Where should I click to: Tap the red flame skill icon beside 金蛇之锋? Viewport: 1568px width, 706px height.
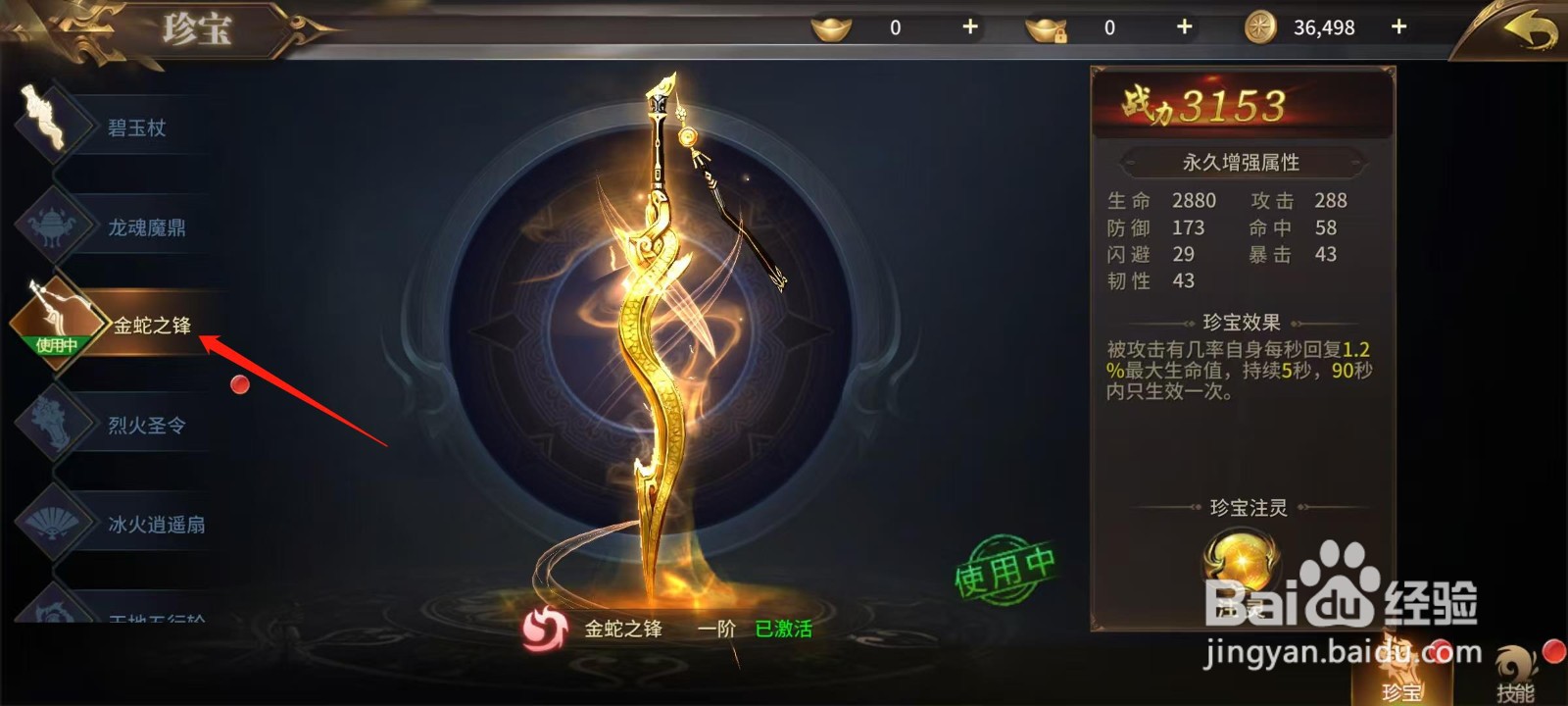[545, 630]
